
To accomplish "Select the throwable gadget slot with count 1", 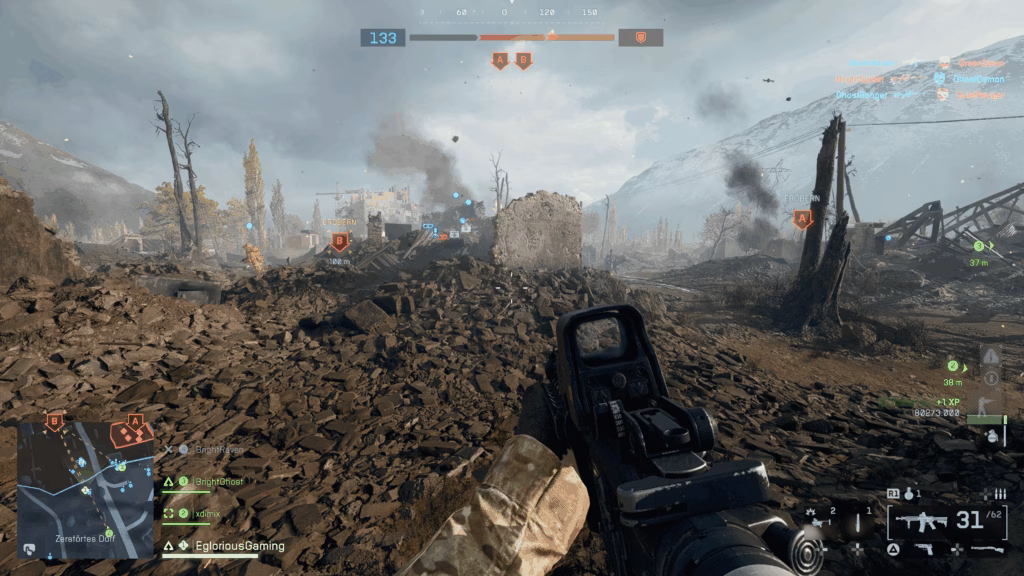I will pos(857,520).
